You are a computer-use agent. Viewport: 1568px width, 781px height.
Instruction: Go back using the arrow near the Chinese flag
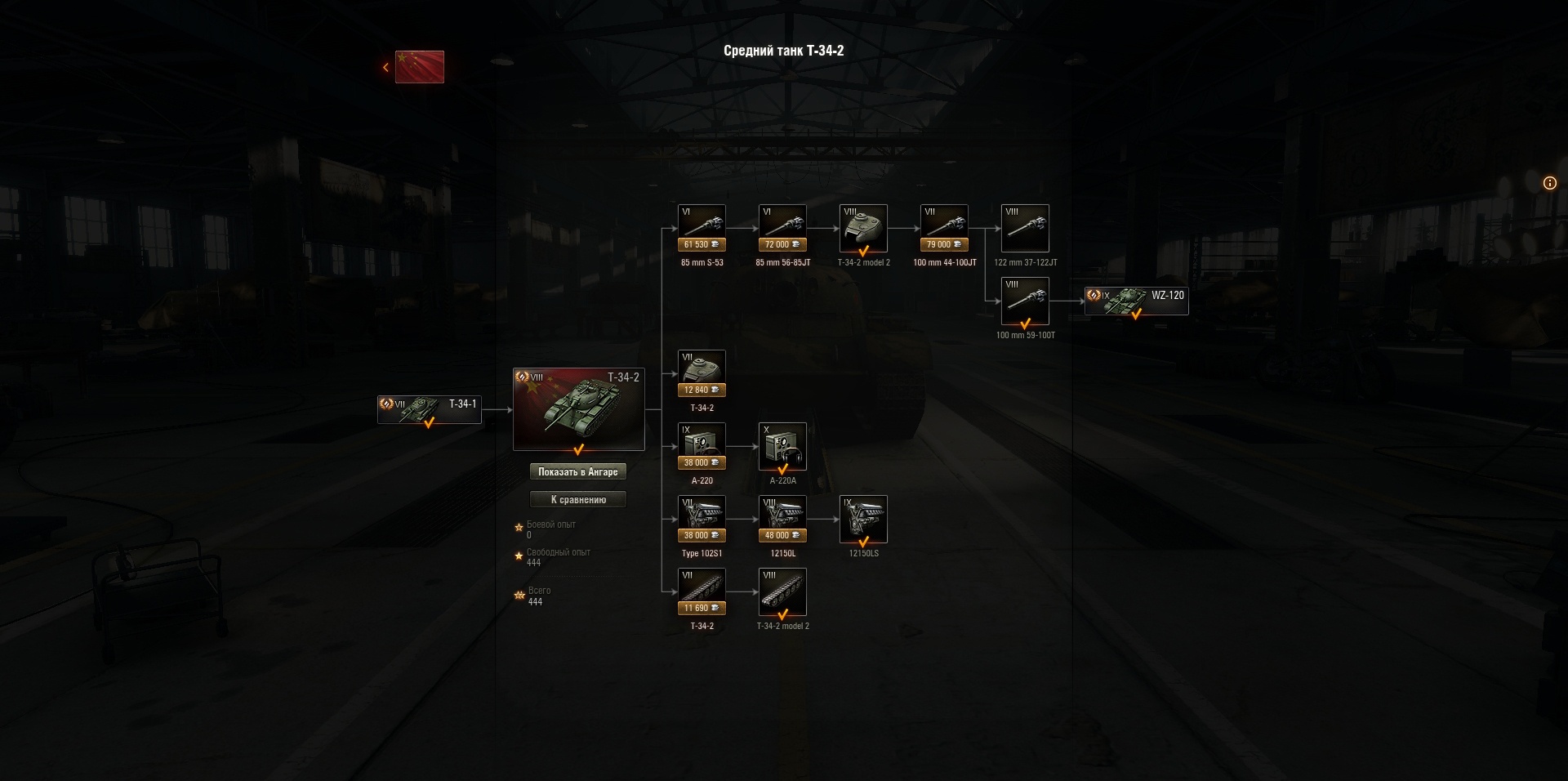click(385, 66)
